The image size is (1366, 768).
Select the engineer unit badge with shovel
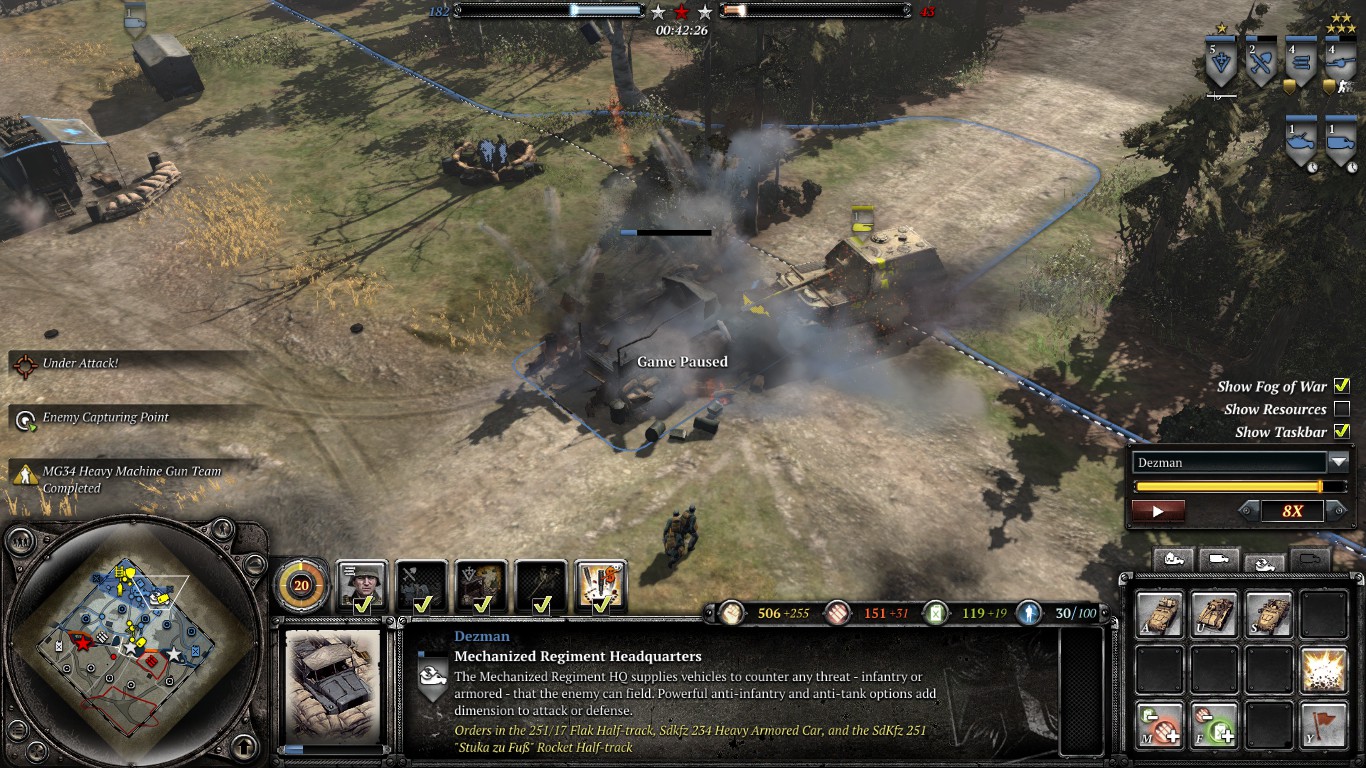point(1263,63)
